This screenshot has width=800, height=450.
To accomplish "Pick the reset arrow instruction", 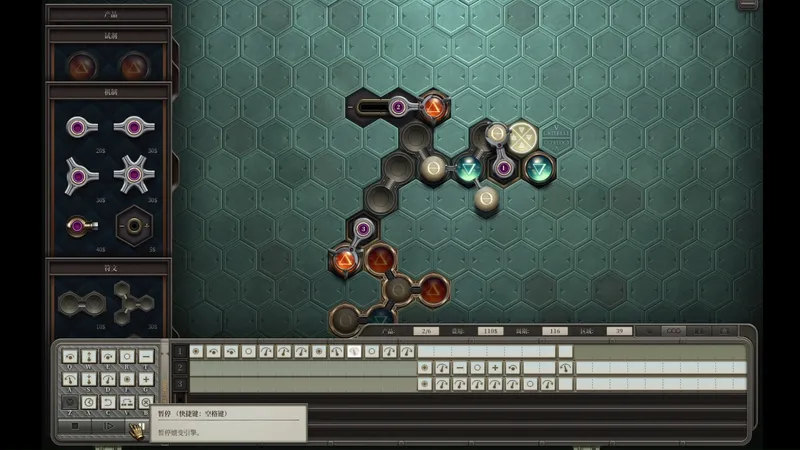I will (x=109, y=402).
